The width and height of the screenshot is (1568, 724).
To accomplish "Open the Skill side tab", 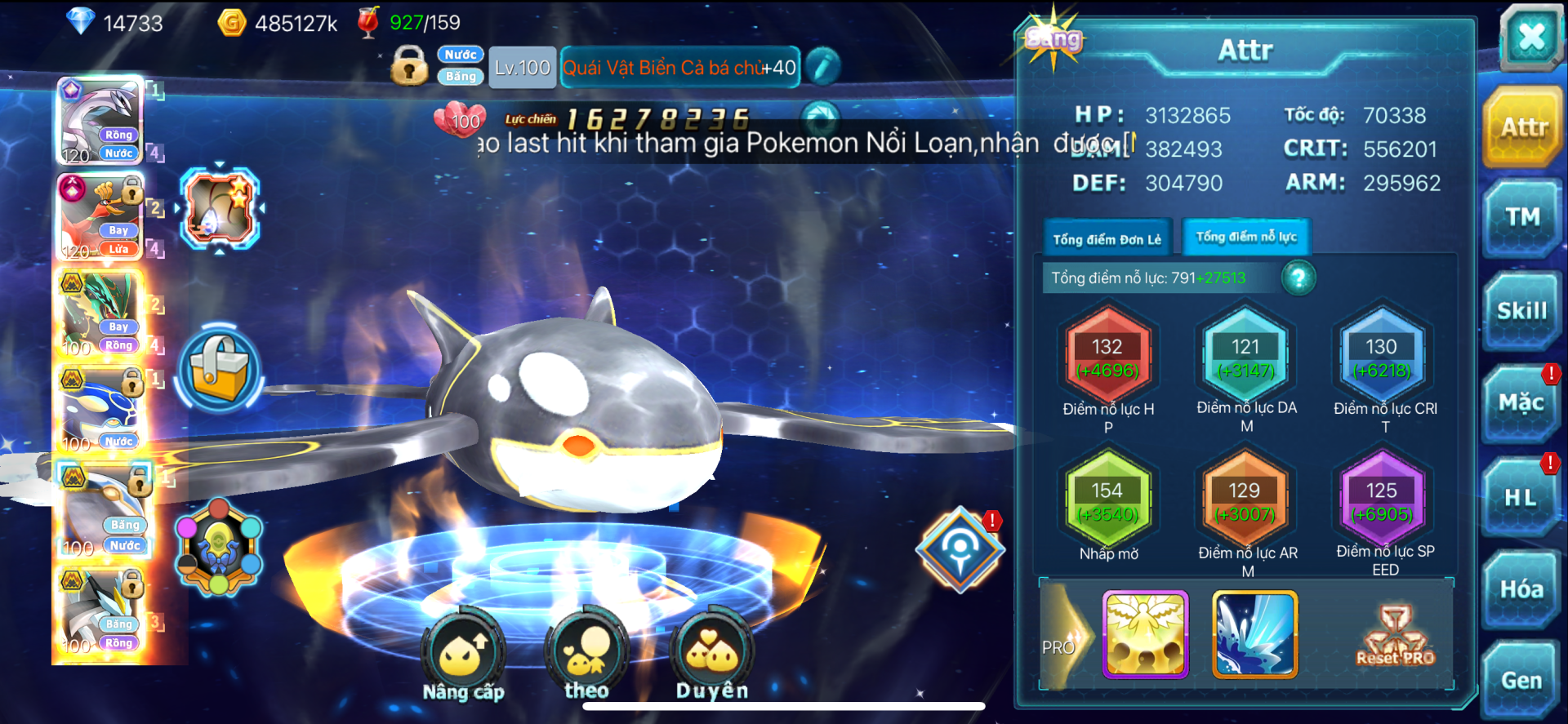I will coord(1521,312).
